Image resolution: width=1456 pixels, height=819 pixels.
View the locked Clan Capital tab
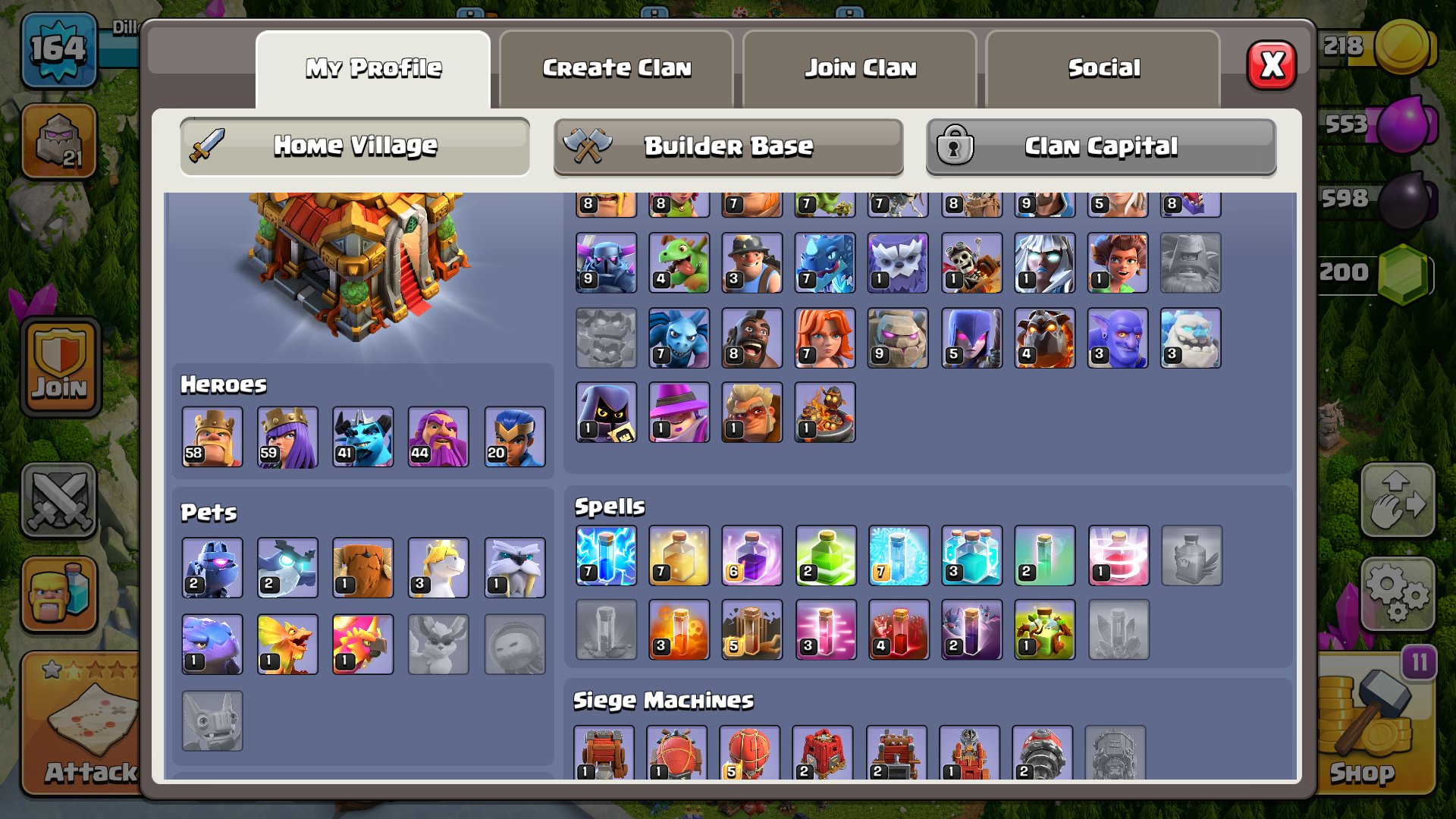pos(1100,146)
